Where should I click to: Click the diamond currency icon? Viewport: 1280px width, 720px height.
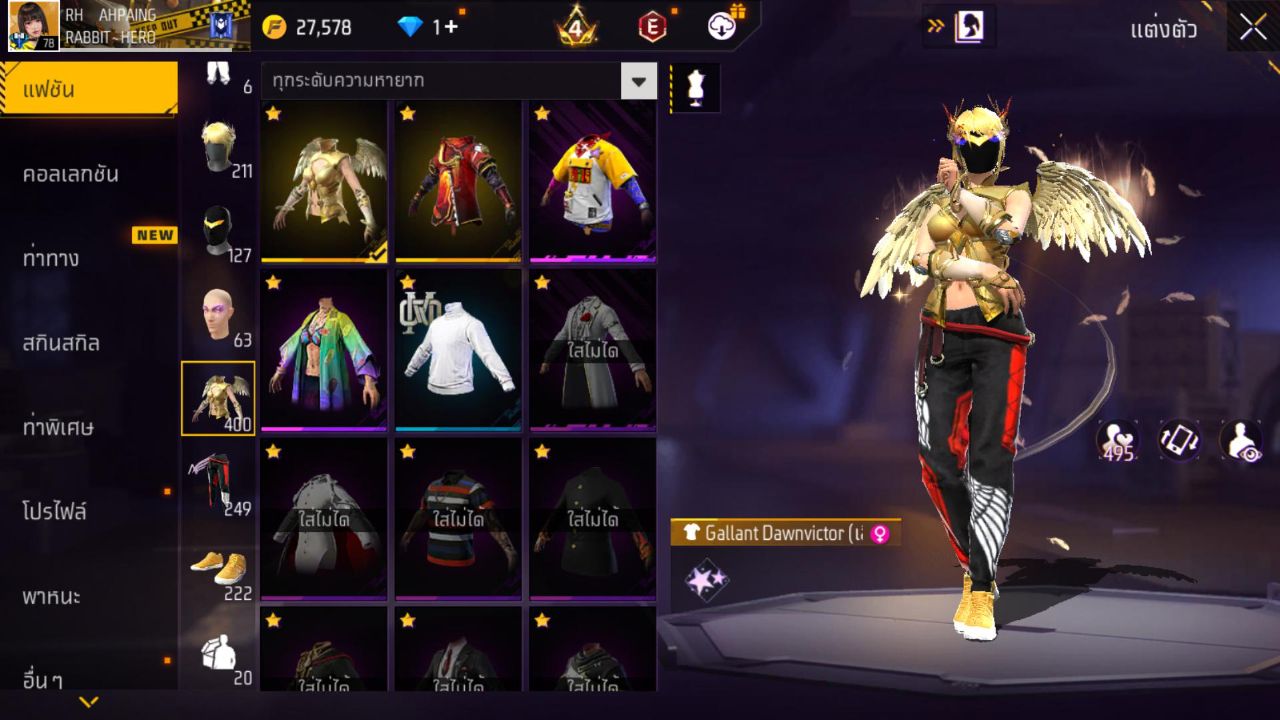407,28
